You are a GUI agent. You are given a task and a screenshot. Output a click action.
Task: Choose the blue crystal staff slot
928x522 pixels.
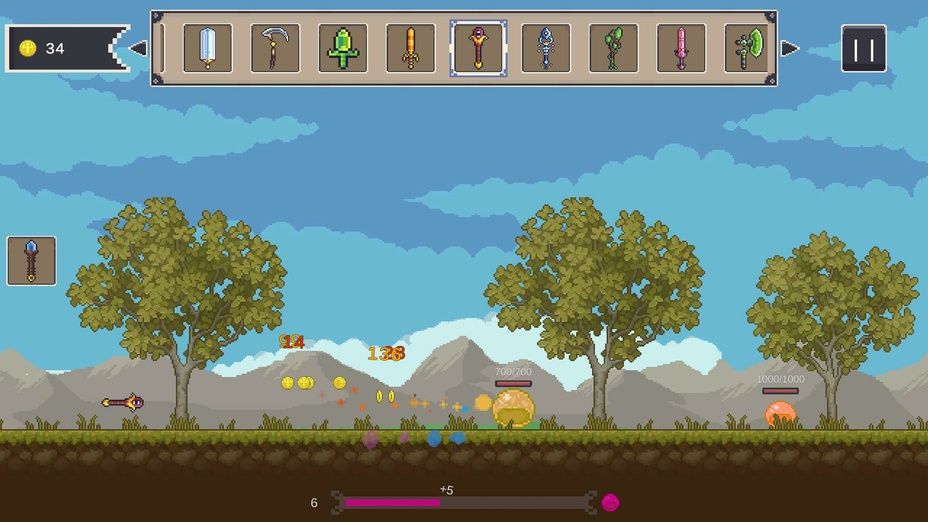546,48
